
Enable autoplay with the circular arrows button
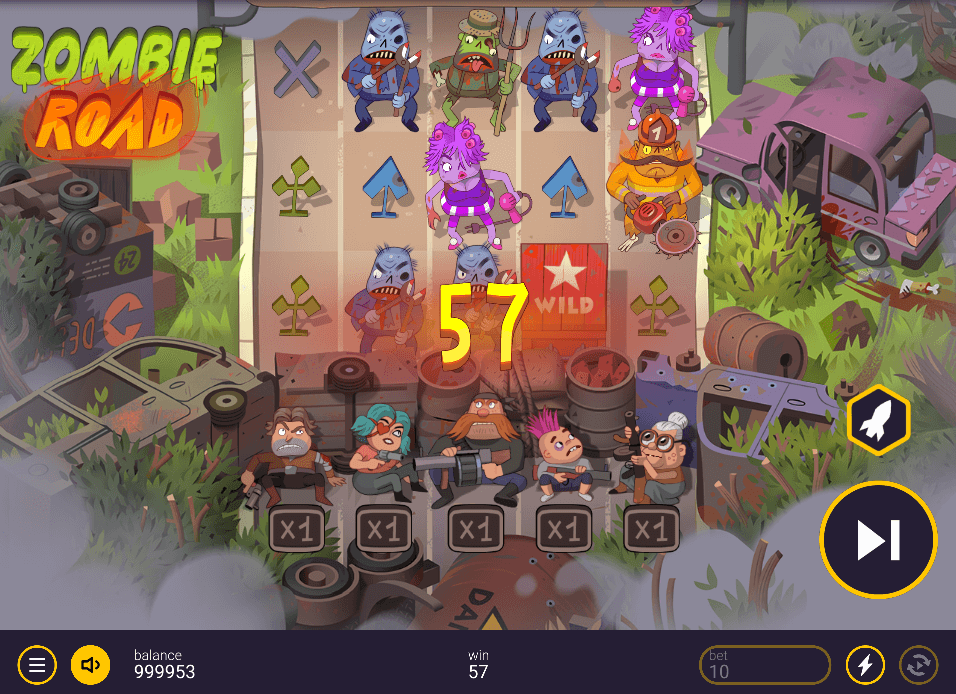(918, 664)
